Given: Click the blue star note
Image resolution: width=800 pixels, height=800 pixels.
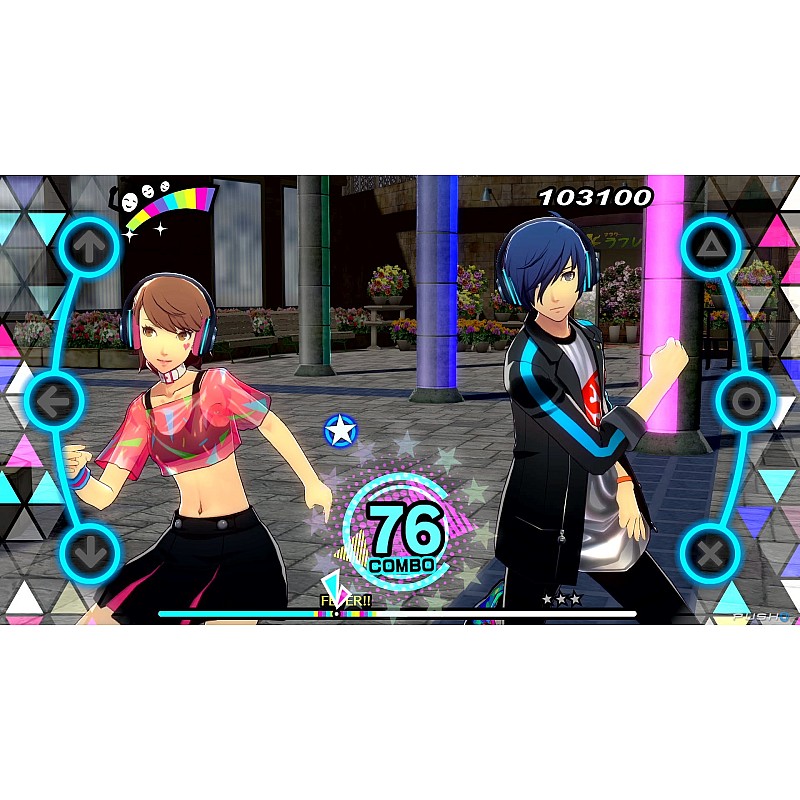Looking at the screenshot, I should 342,431.
